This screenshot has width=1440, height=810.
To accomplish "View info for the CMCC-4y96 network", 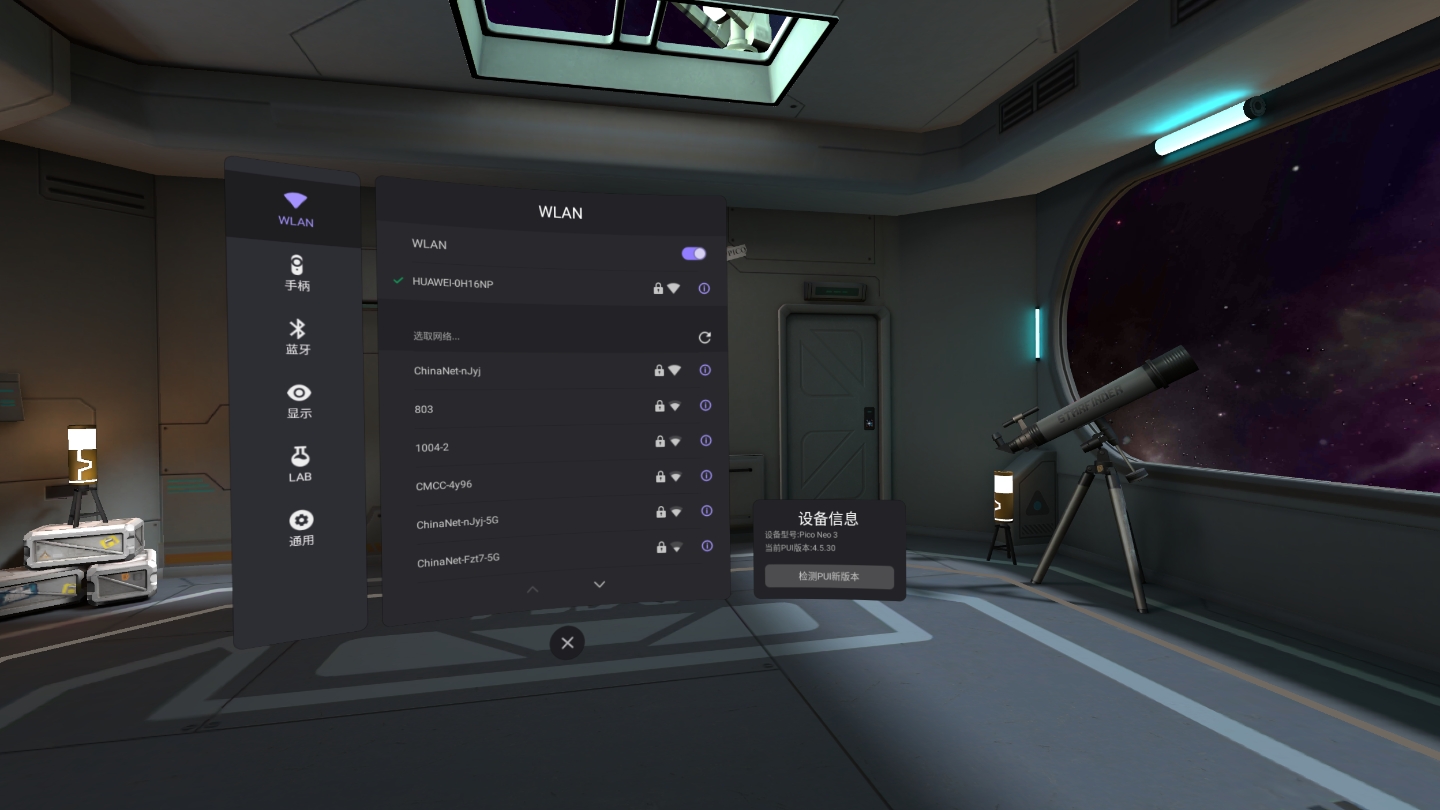I will click(707, 476).
